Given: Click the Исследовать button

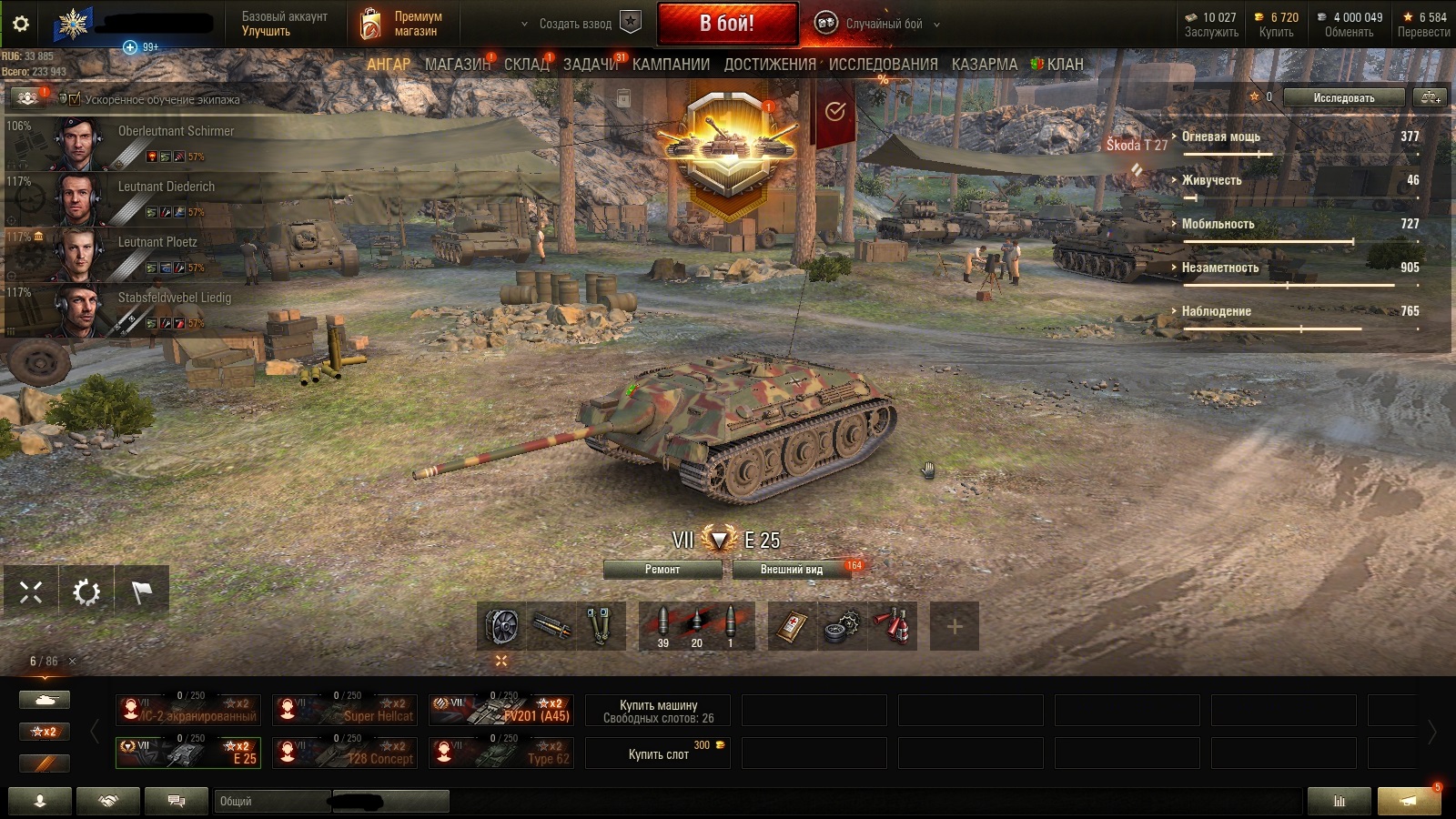Looking at the screenshot, I should coord(1343,97).
